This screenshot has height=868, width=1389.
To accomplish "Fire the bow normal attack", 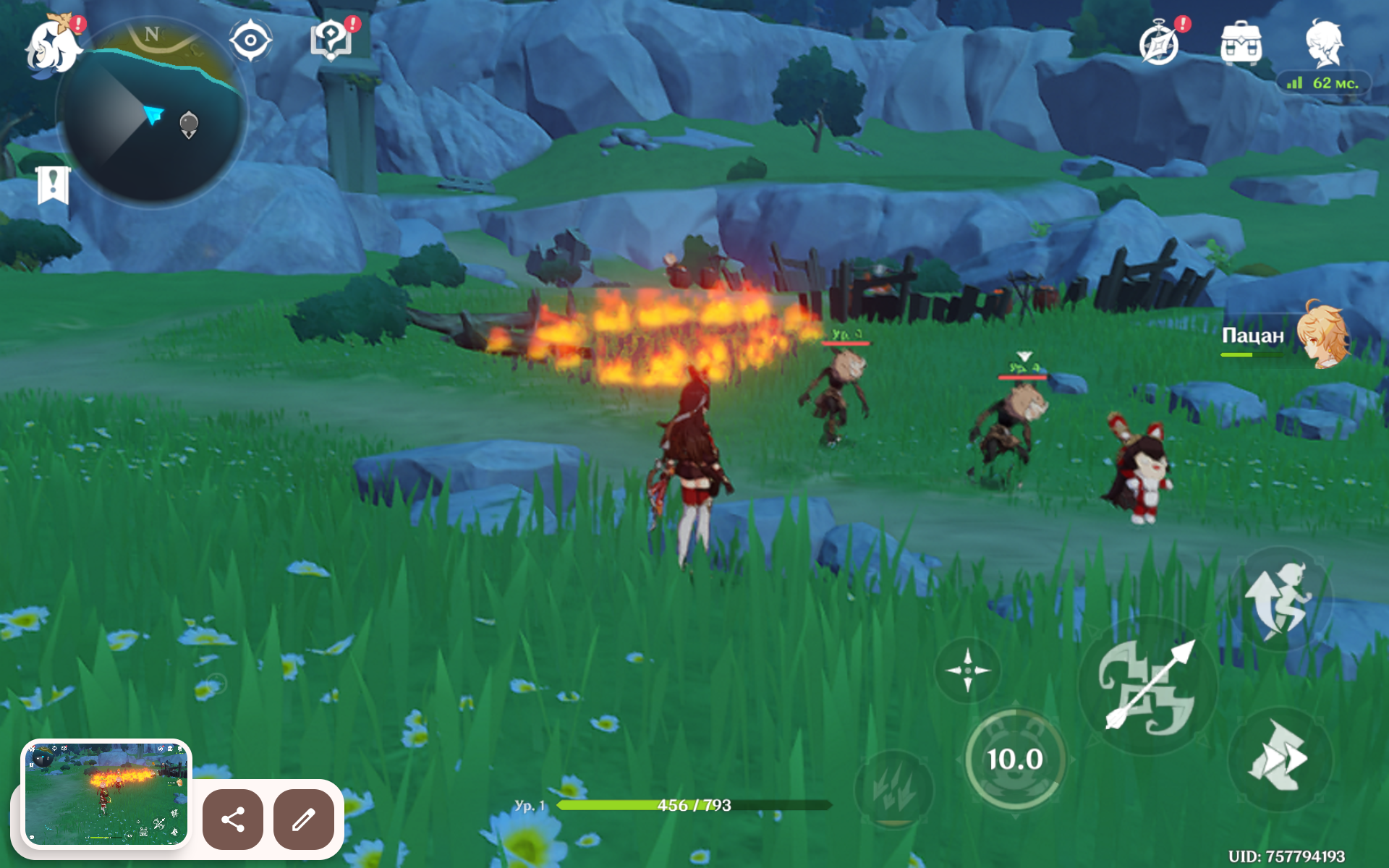I will coord(1147,686).
